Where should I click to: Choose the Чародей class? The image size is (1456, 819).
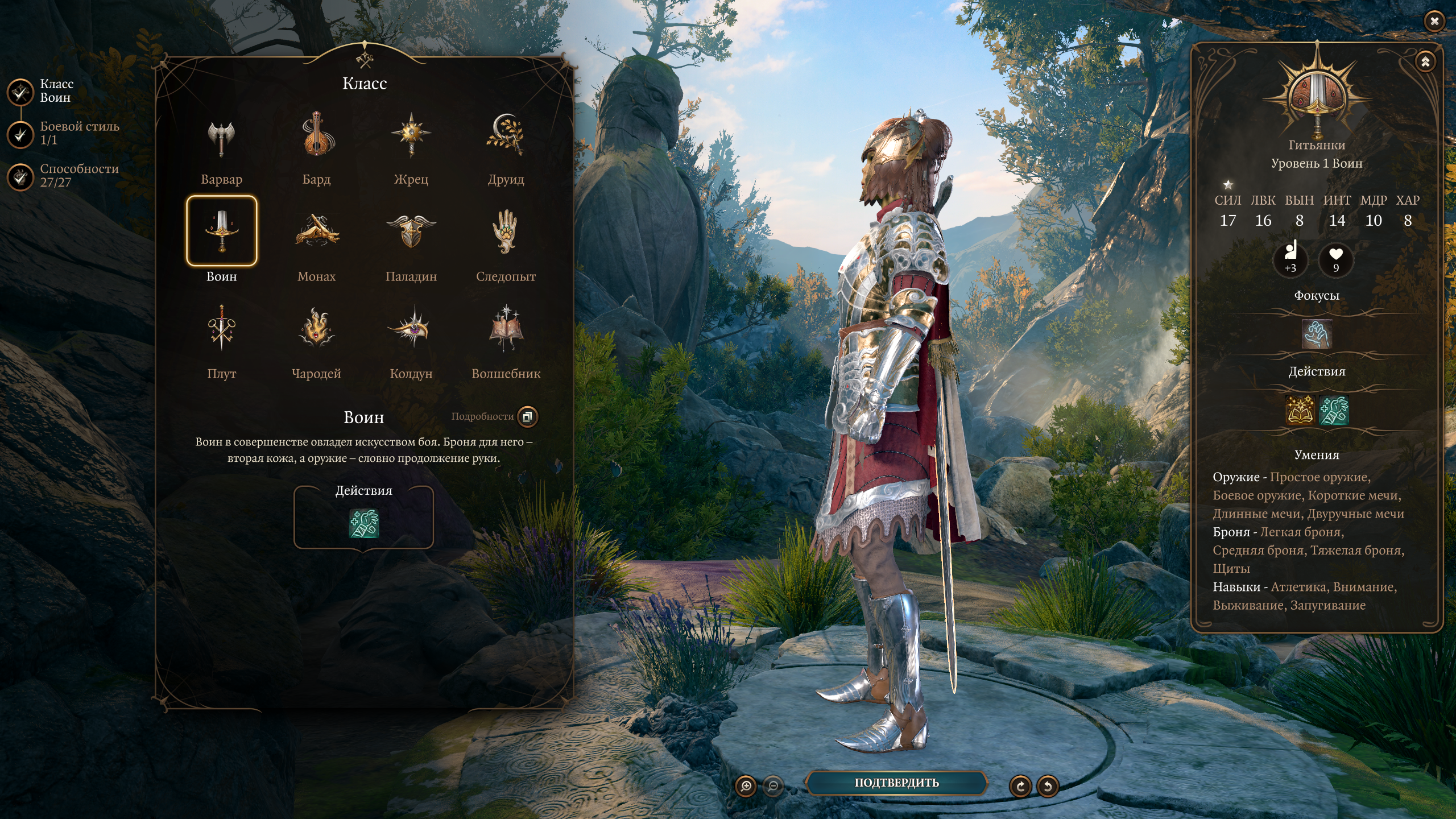316,328
